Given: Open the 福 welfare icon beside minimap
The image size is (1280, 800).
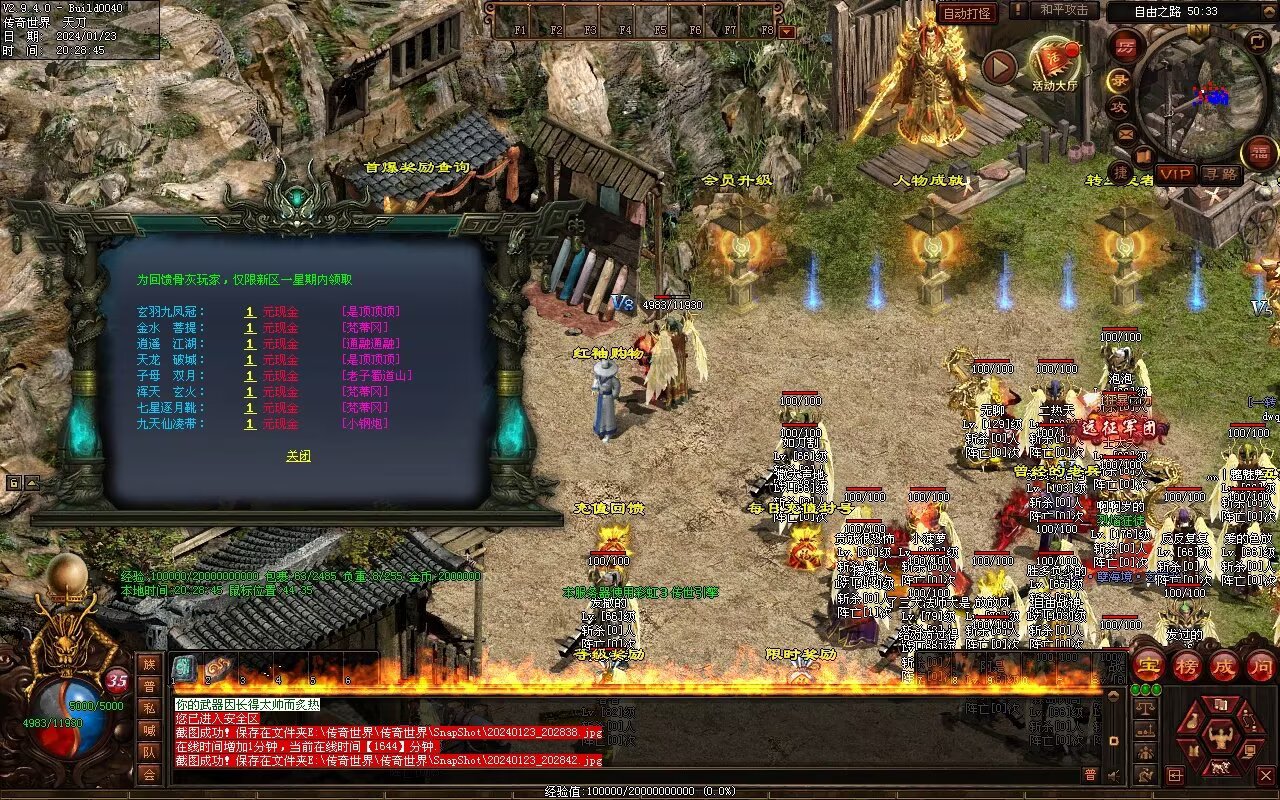Looking at the screenshot, I should point(1260,153).
